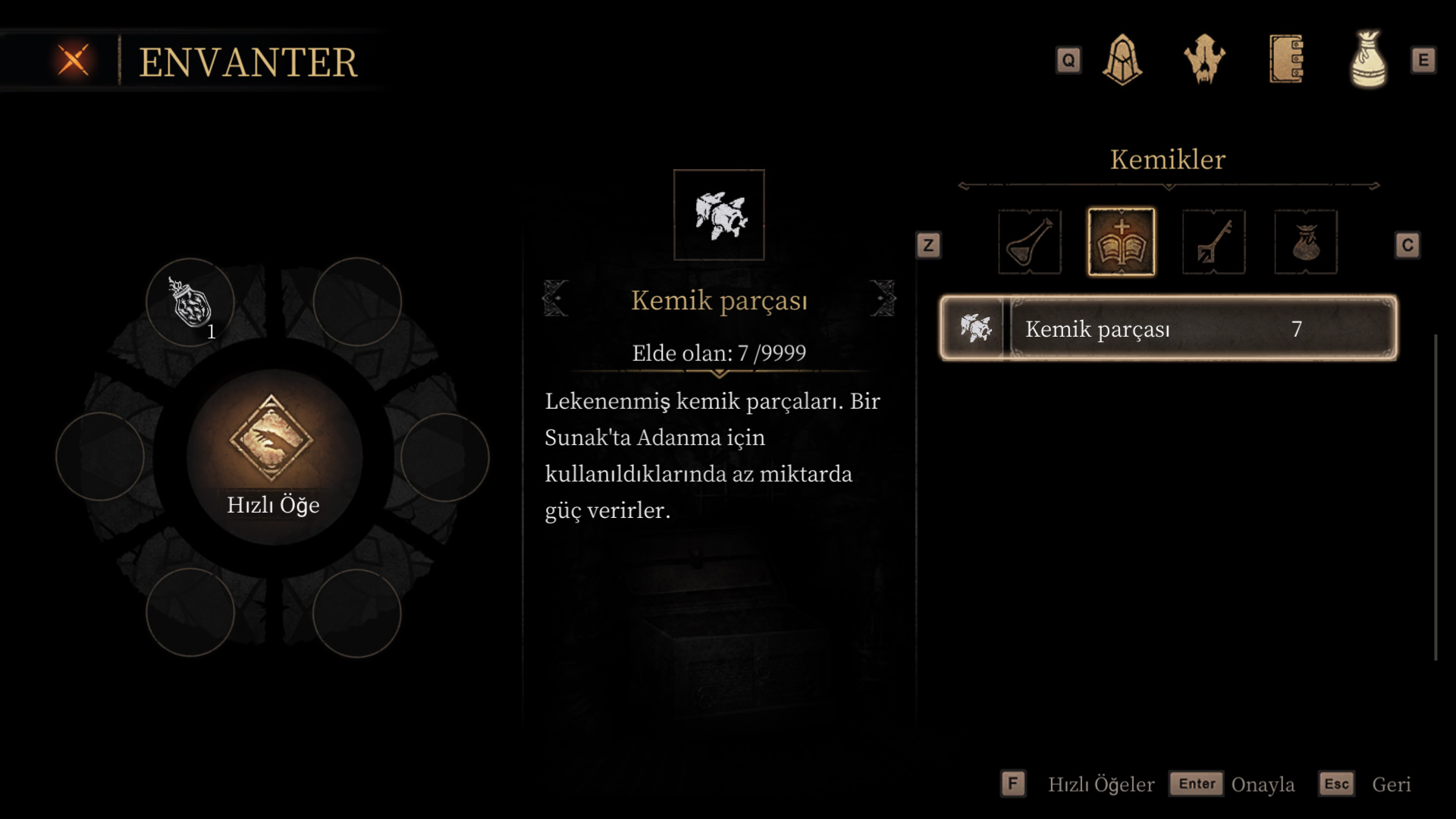Open the sack category filter
Image resolution: width=1456 pixels, height=819 pixels.
coord(1306,243)
